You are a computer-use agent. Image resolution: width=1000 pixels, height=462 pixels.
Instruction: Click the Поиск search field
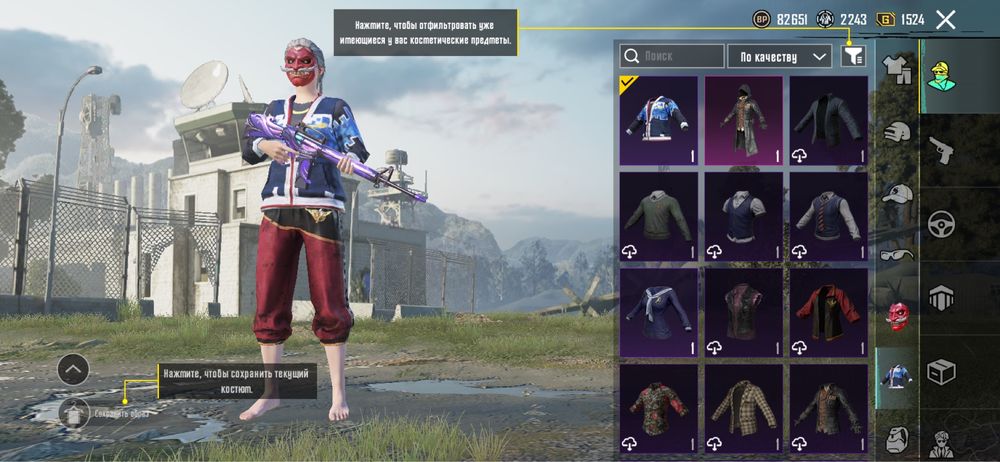[x=672, y=56]
